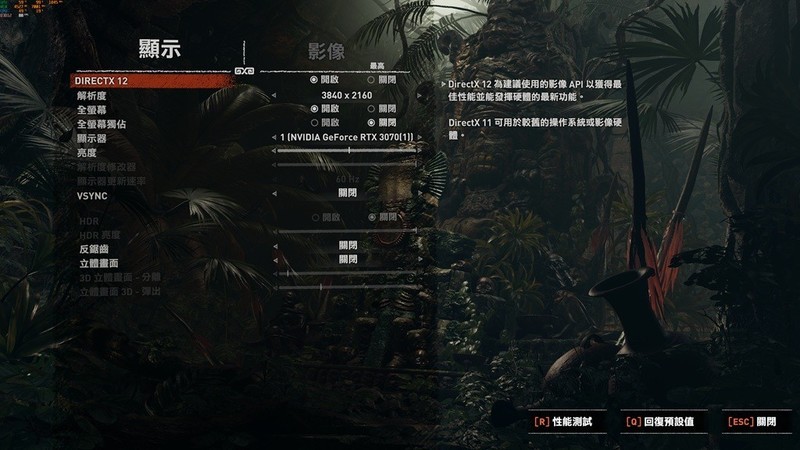Set 全螢幕 fullscreen to 關閉

pos(371,108)
